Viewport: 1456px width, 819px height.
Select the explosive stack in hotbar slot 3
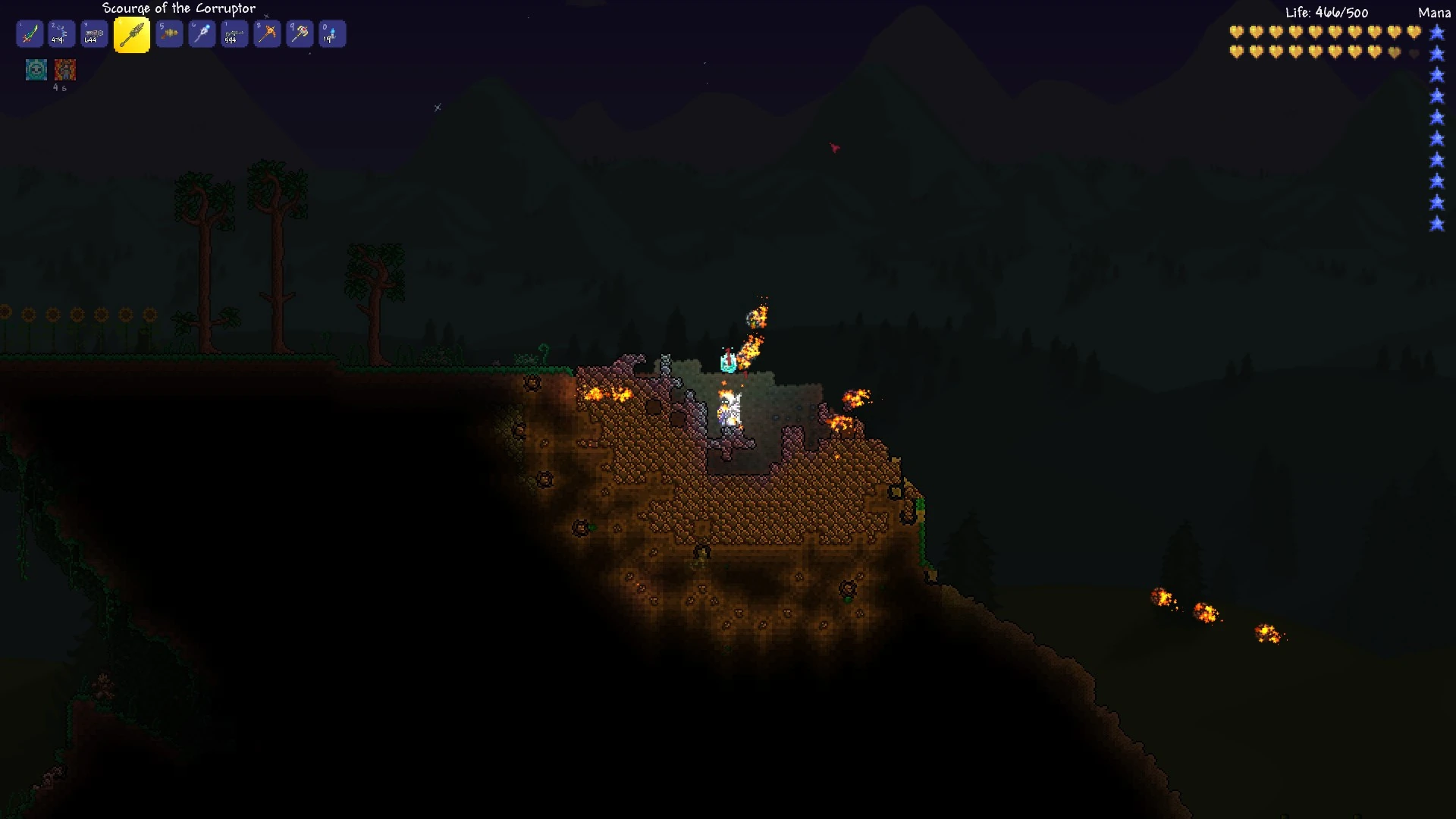coord(94,33)
